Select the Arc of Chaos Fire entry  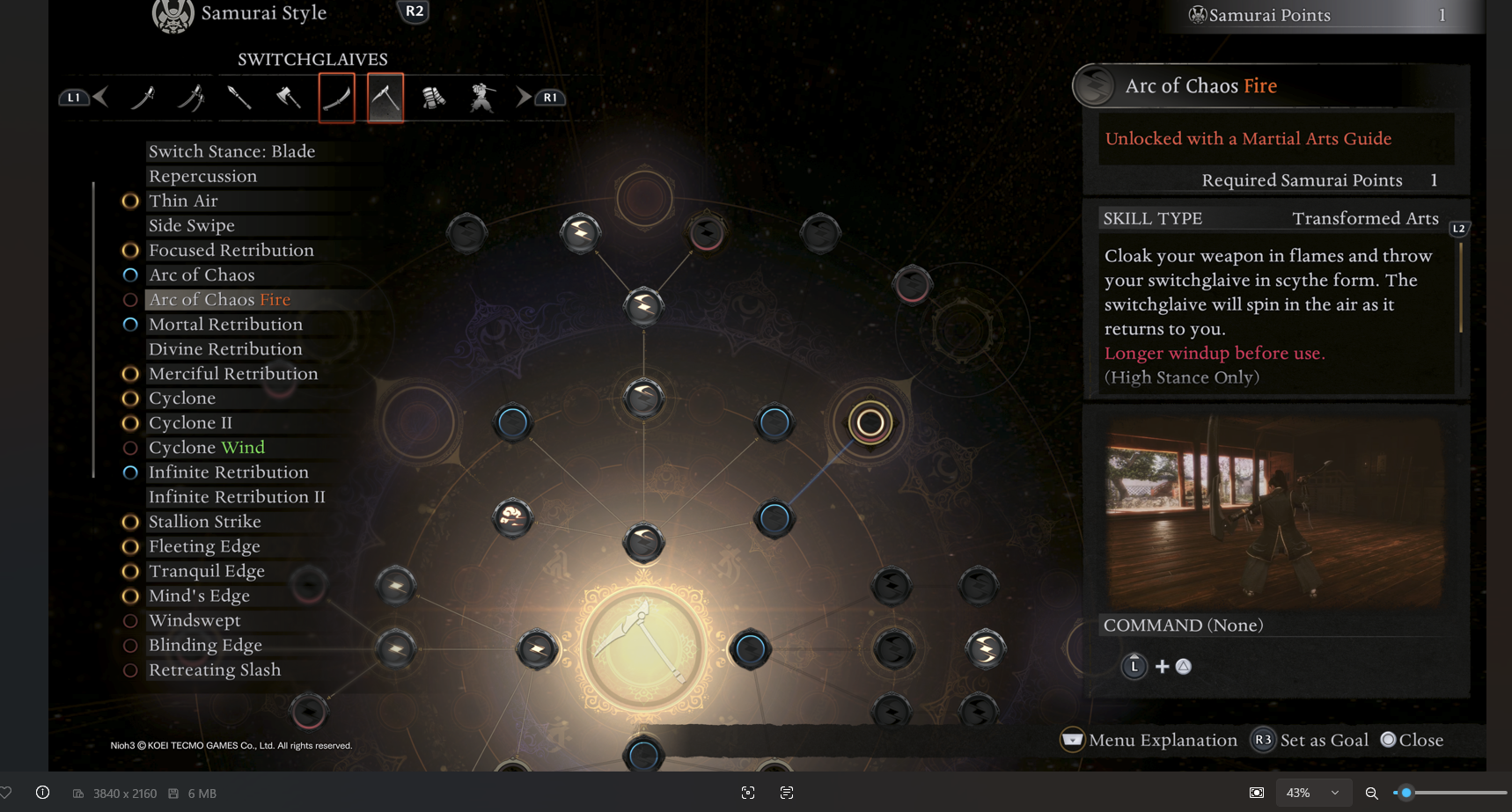point(219,299)
